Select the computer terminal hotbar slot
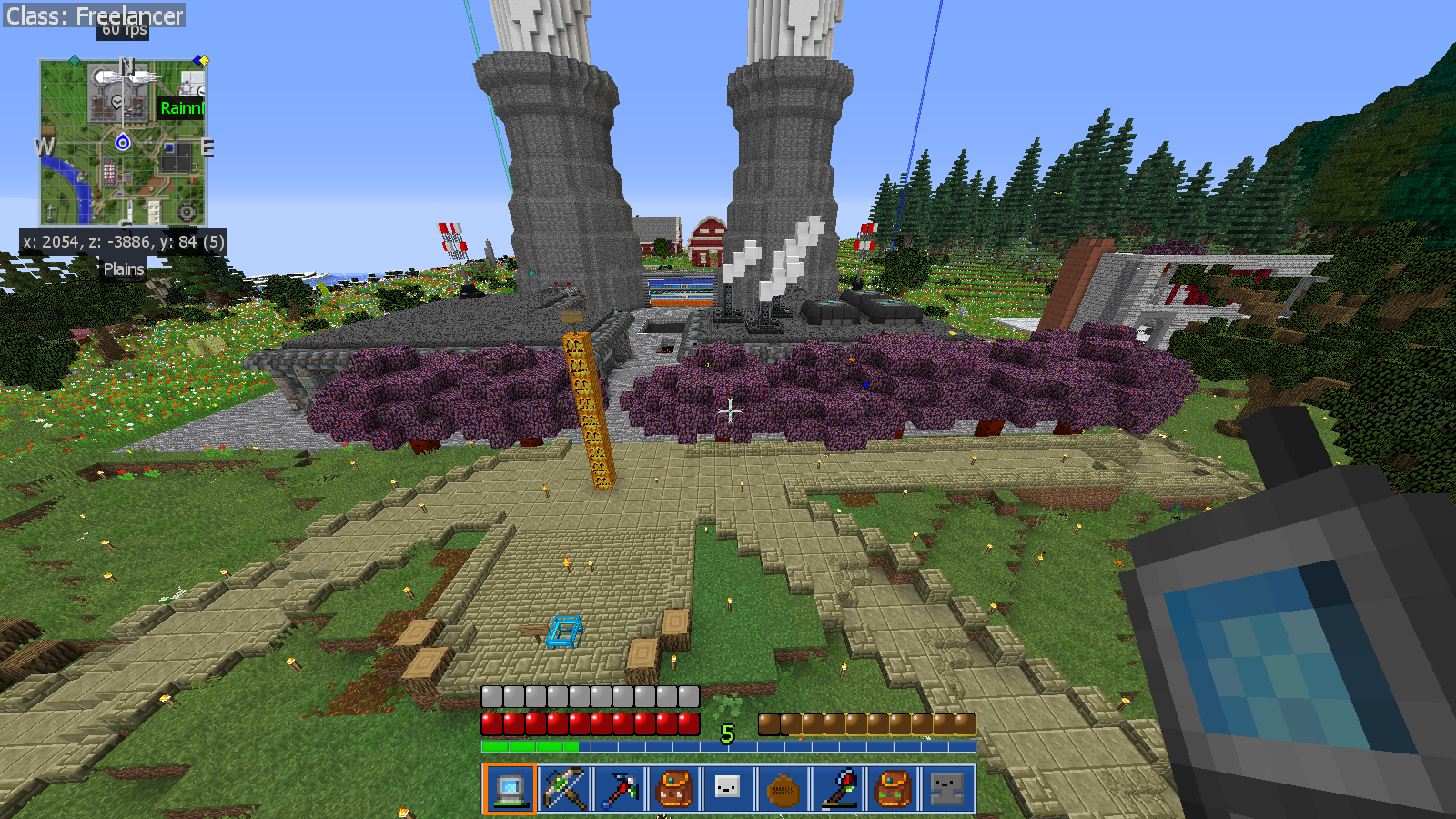 click(x=510, y=788)
